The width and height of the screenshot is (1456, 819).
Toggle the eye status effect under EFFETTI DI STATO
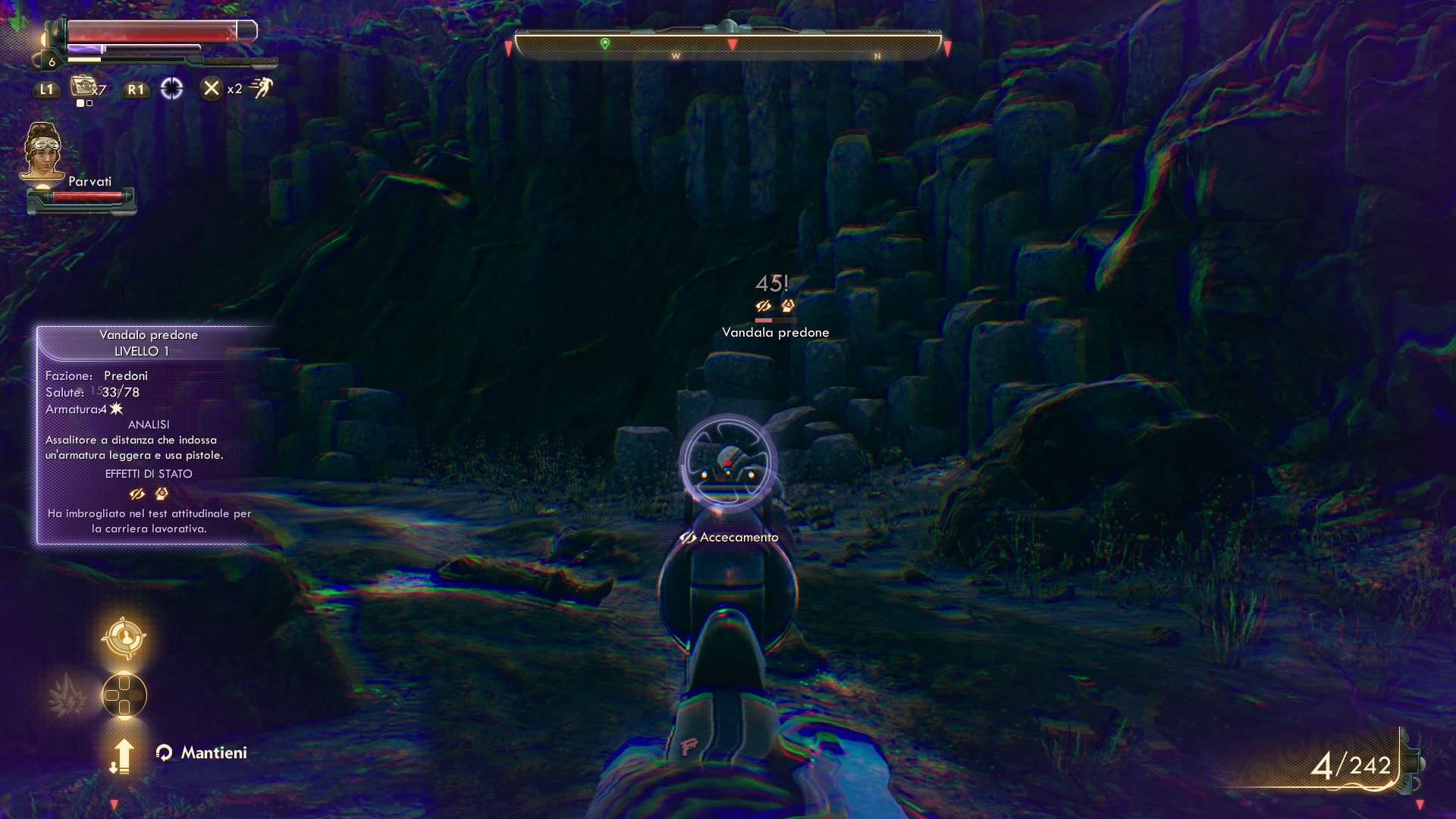tap(136, 494)
